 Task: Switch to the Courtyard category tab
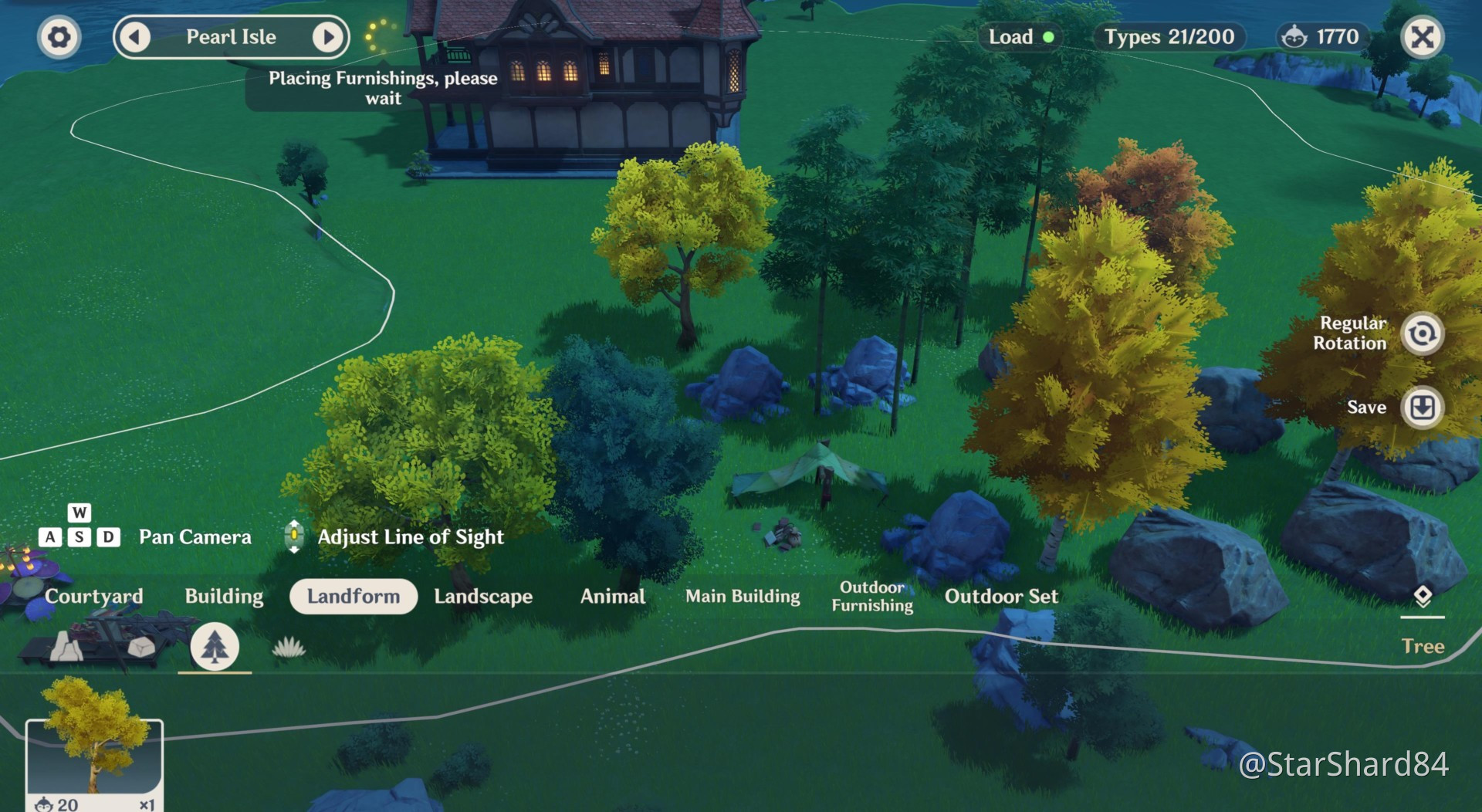tap(94, 597)
